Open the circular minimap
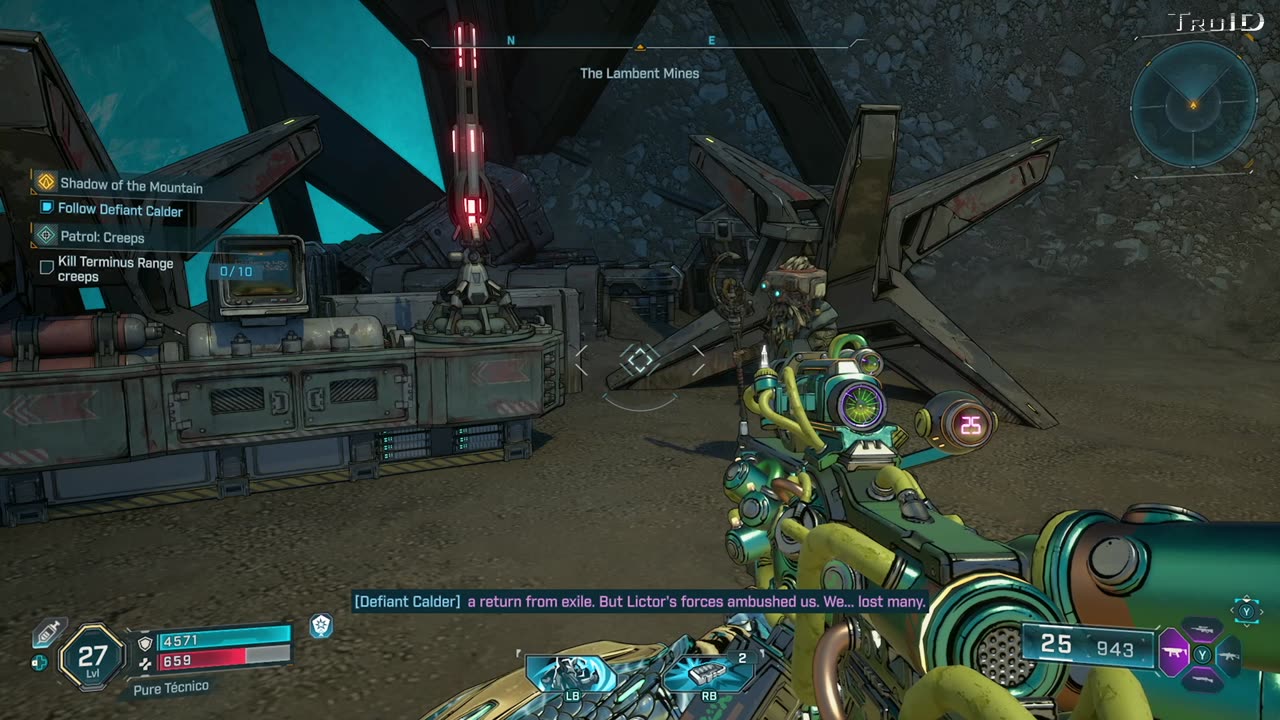 point(1193,104)
